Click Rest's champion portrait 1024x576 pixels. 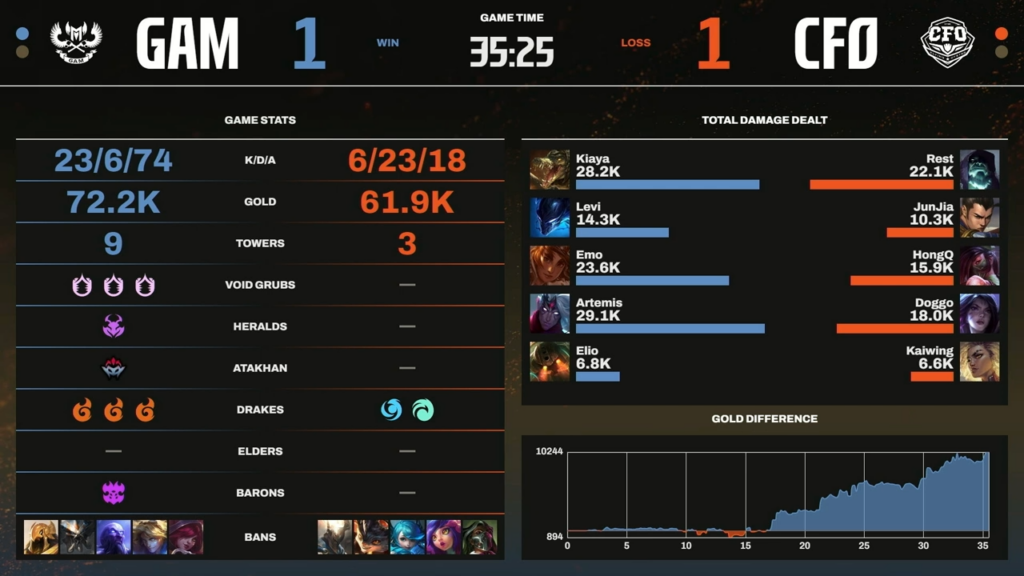(x=979, y=169)
